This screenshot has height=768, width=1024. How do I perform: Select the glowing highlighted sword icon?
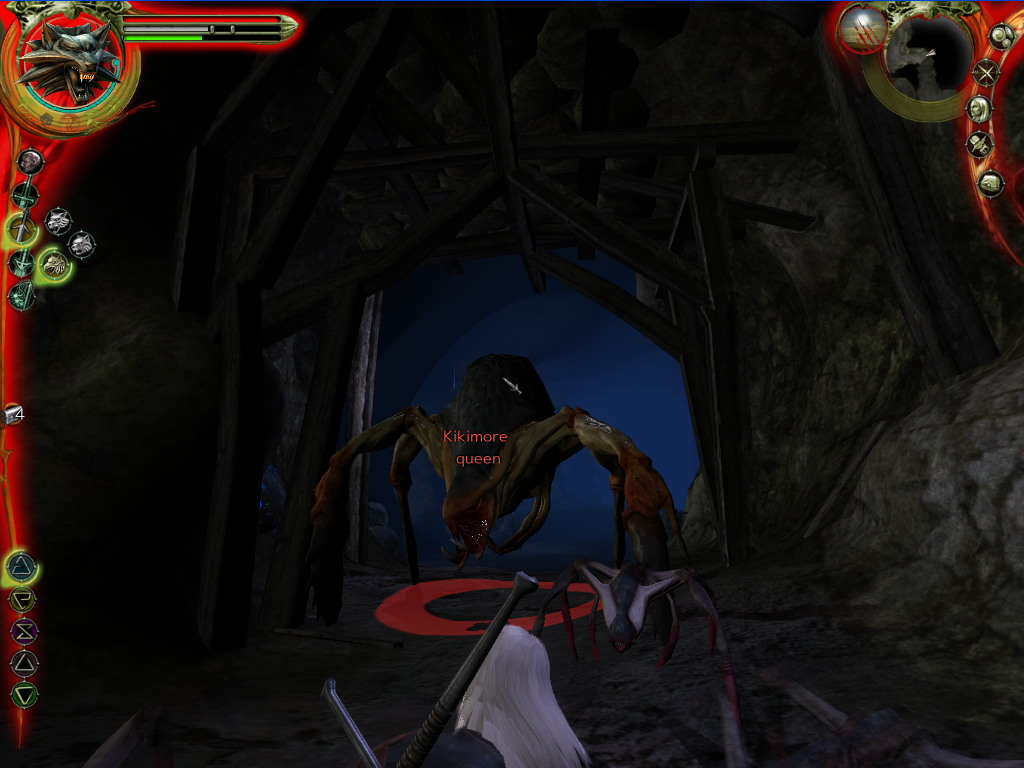pyautogui.click(x=21, y=229)
